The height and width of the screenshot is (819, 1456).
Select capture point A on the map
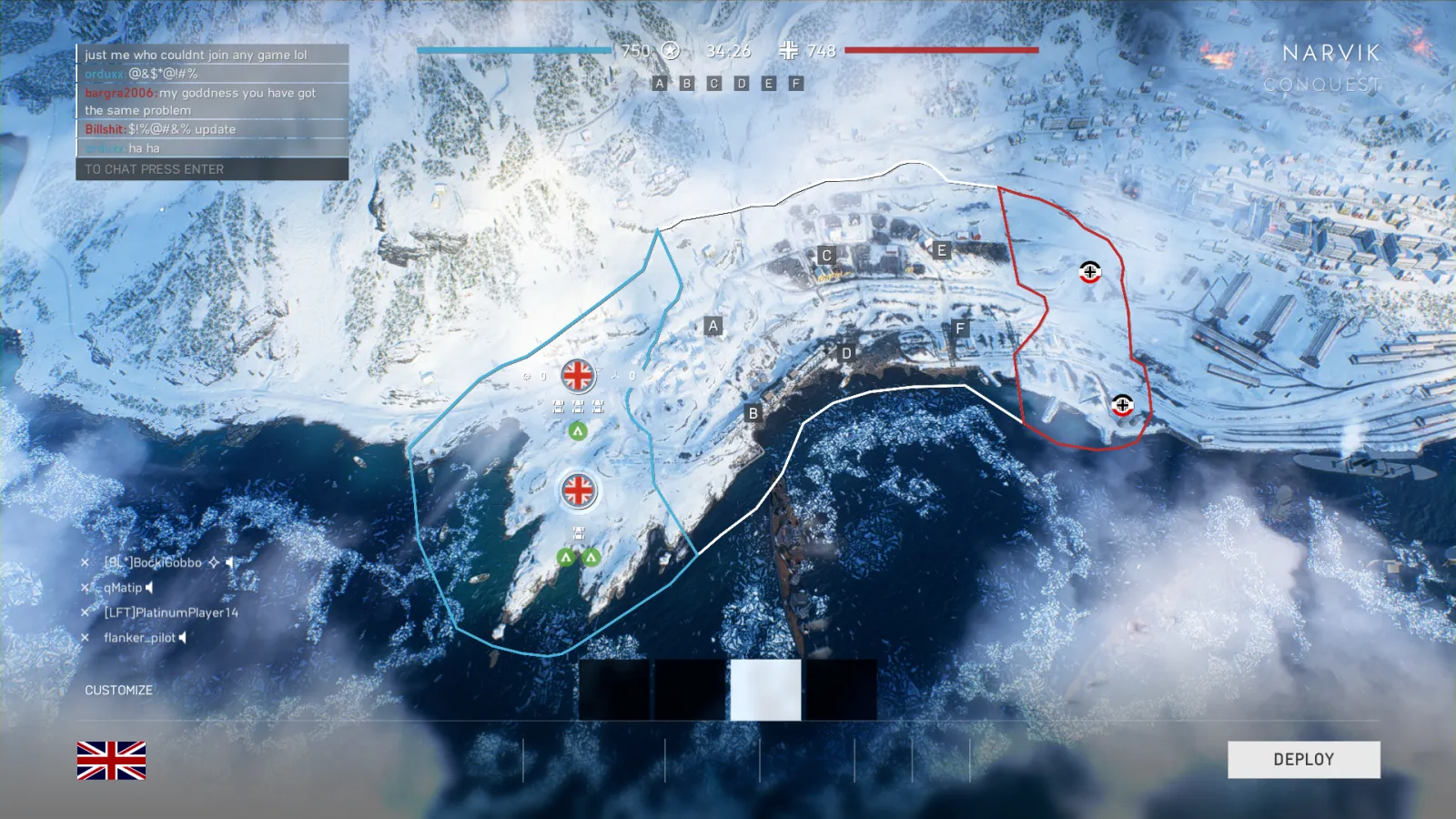713,326
